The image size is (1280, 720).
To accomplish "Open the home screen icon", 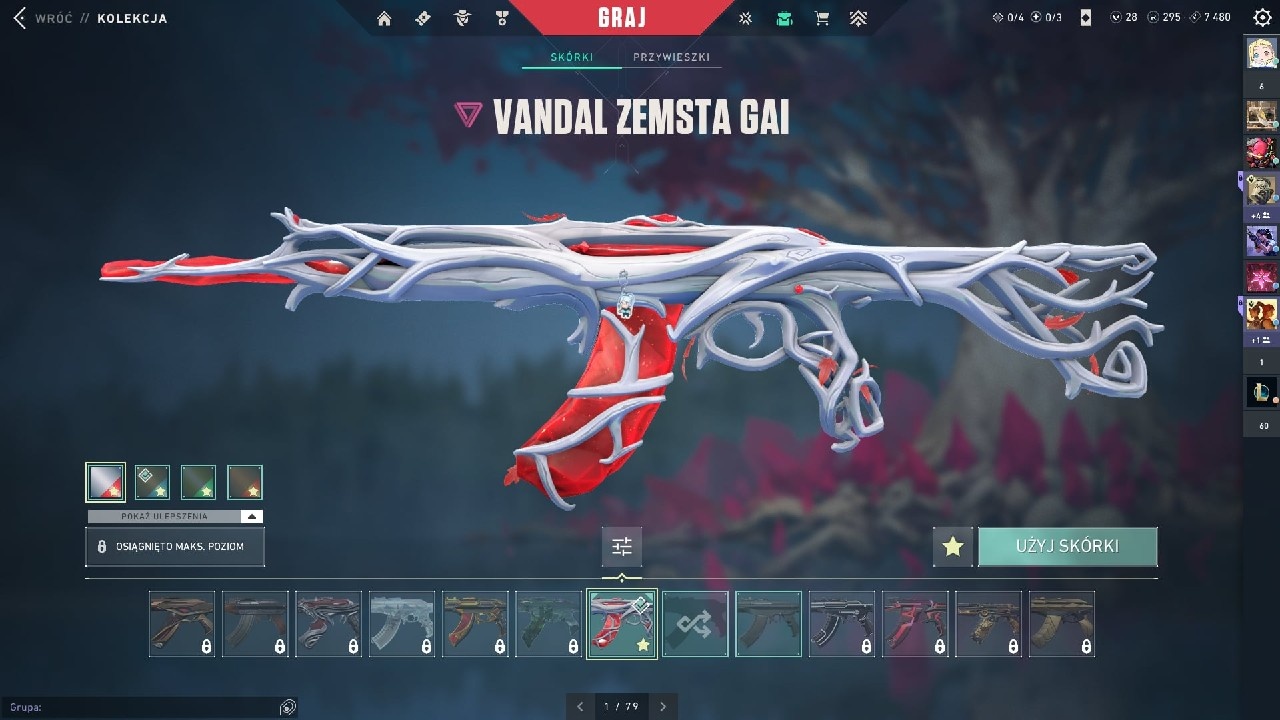I will [x=384, y=18].
